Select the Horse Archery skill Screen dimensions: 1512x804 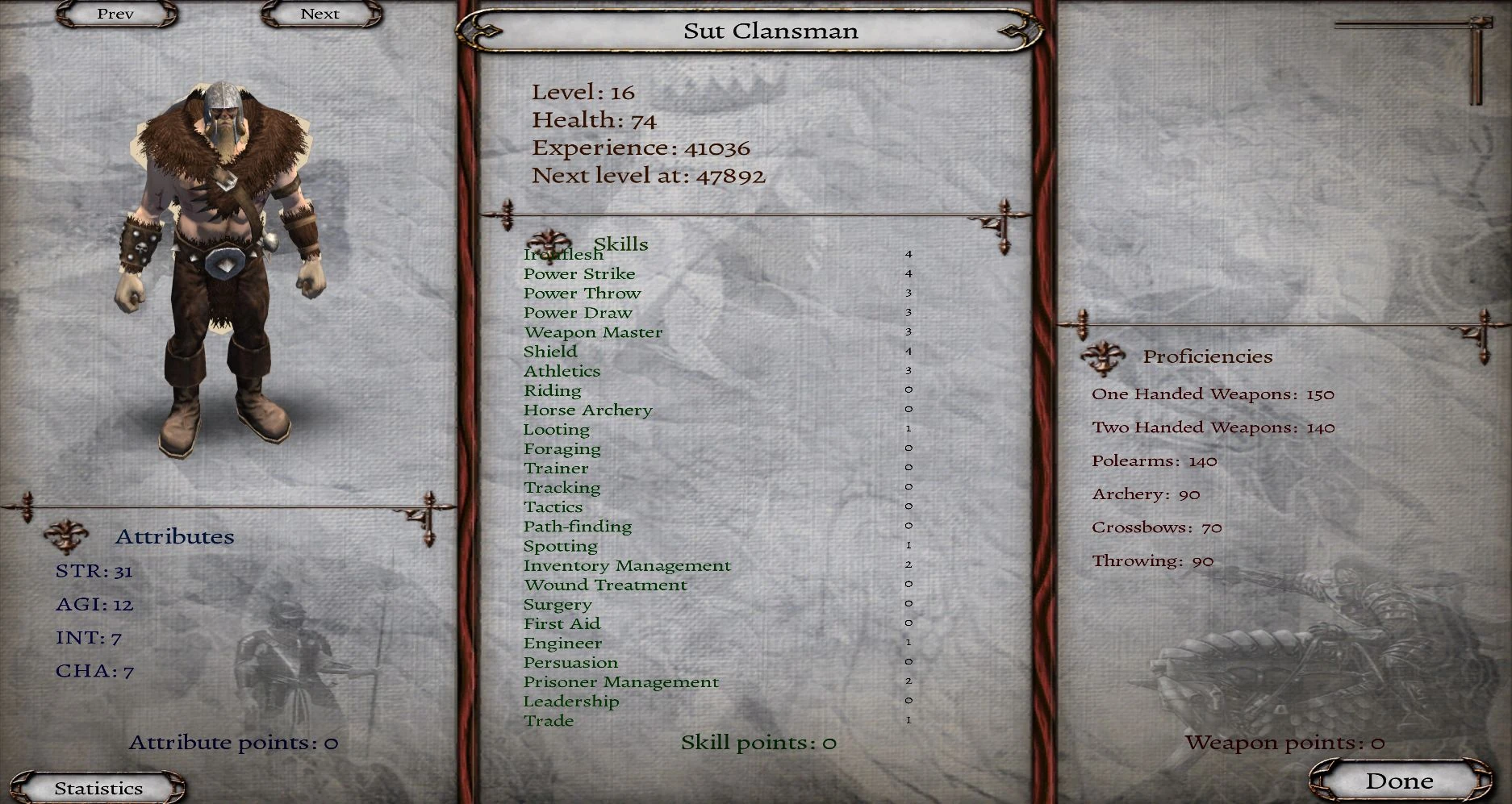589,410
